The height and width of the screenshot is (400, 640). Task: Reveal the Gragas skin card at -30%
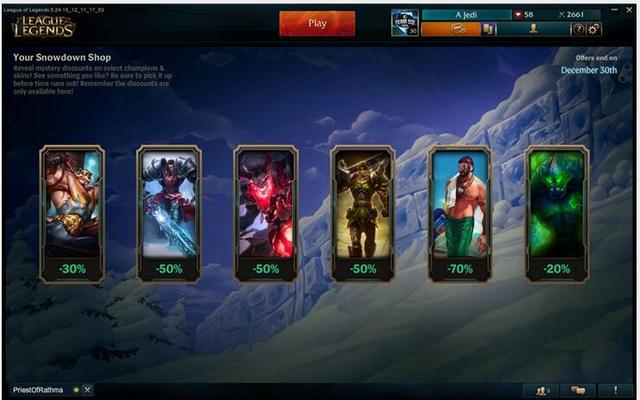click(72, 212)
